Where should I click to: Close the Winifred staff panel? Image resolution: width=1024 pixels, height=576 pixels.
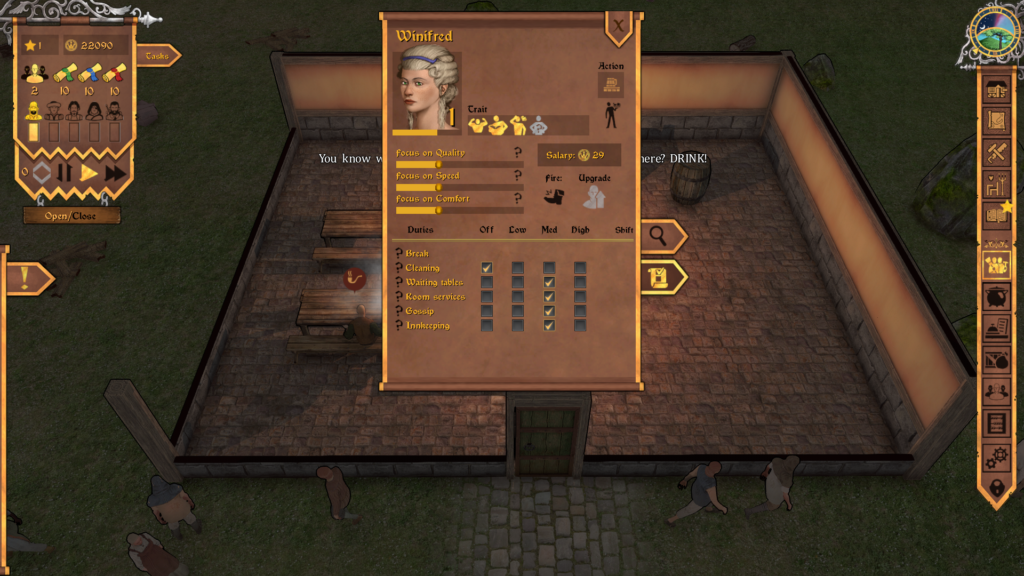pos(619,26)
